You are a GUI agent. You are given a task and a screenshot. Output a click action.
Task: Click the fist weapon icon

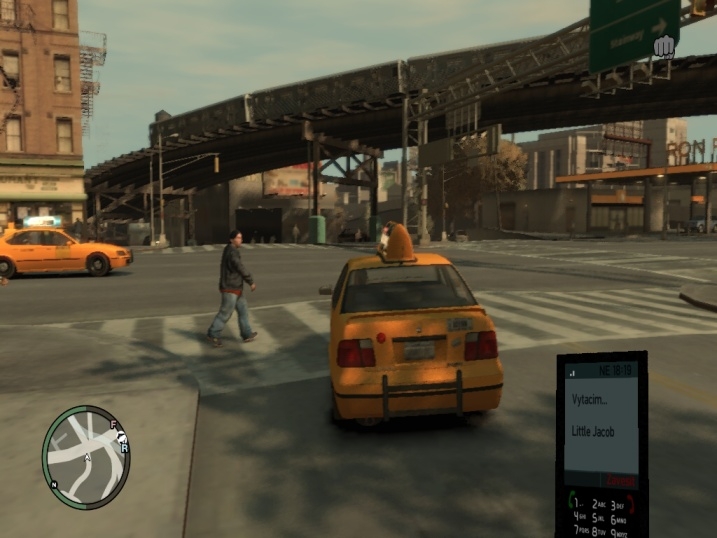(x=663, y=46)
